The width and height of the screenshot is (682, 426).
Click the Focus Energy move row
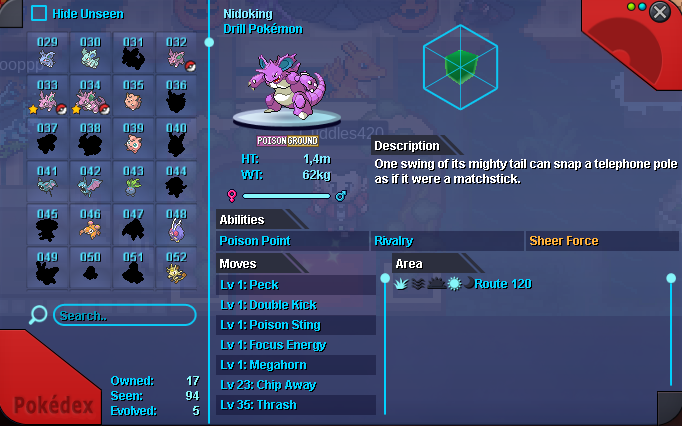296,345
